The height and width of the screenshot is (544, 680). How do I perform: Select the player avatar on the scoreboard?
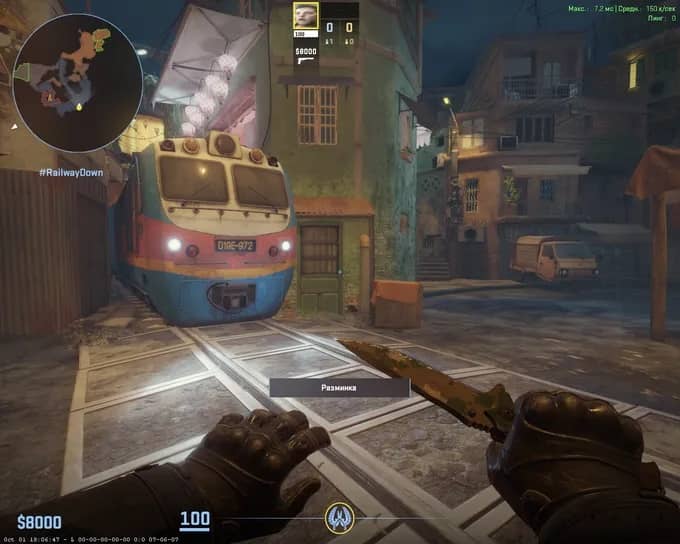click(x=305, y=15)
